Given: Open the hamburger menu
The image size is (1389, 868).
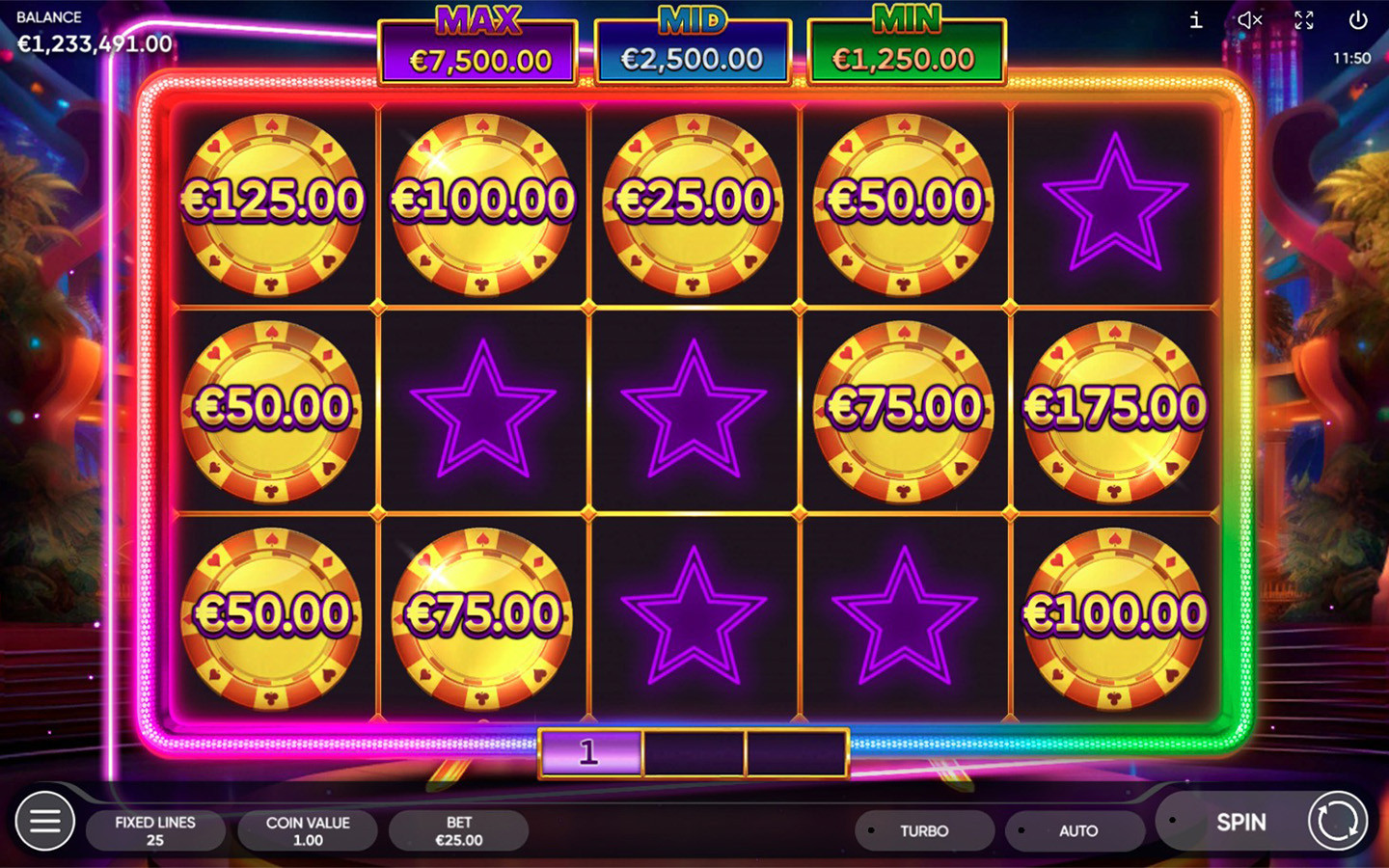Looking at the screenshot, I should pos(44,821).
